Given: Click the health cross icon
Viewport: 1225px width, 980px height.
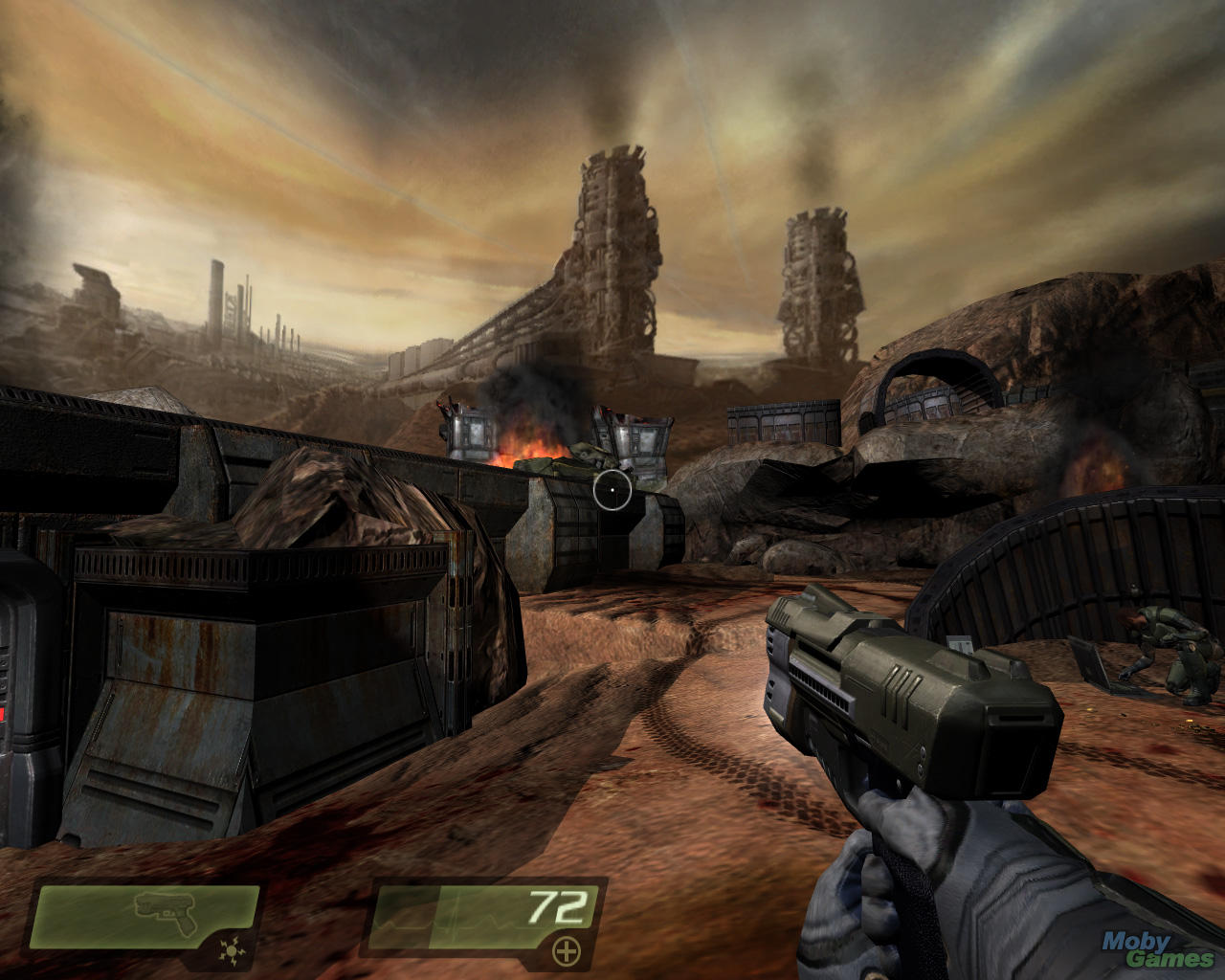Looking at the screenshot, I should point(567,950).
